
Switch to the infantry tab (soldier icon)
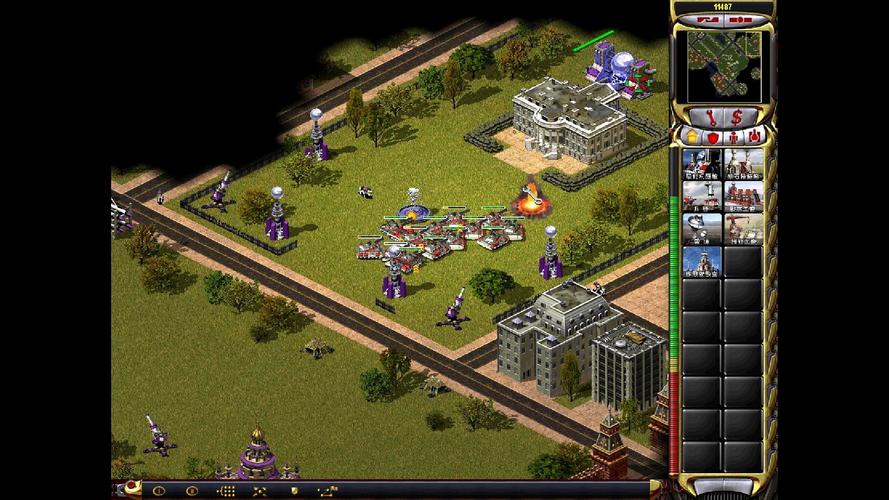(x=734, y=136)
